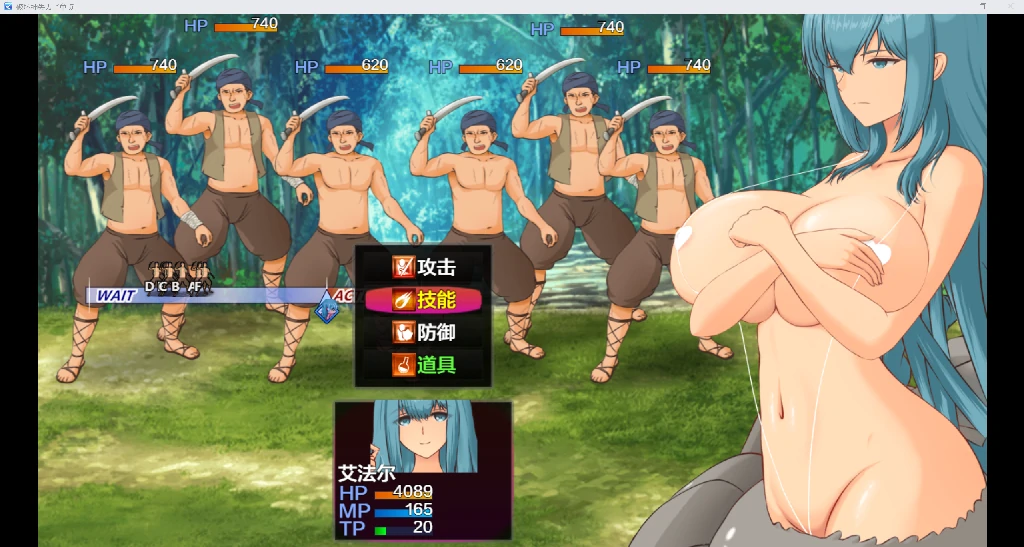Screen dimensions: 1024x547
Task: Open the 道具 (Item) command
Action: coord(424,365)
